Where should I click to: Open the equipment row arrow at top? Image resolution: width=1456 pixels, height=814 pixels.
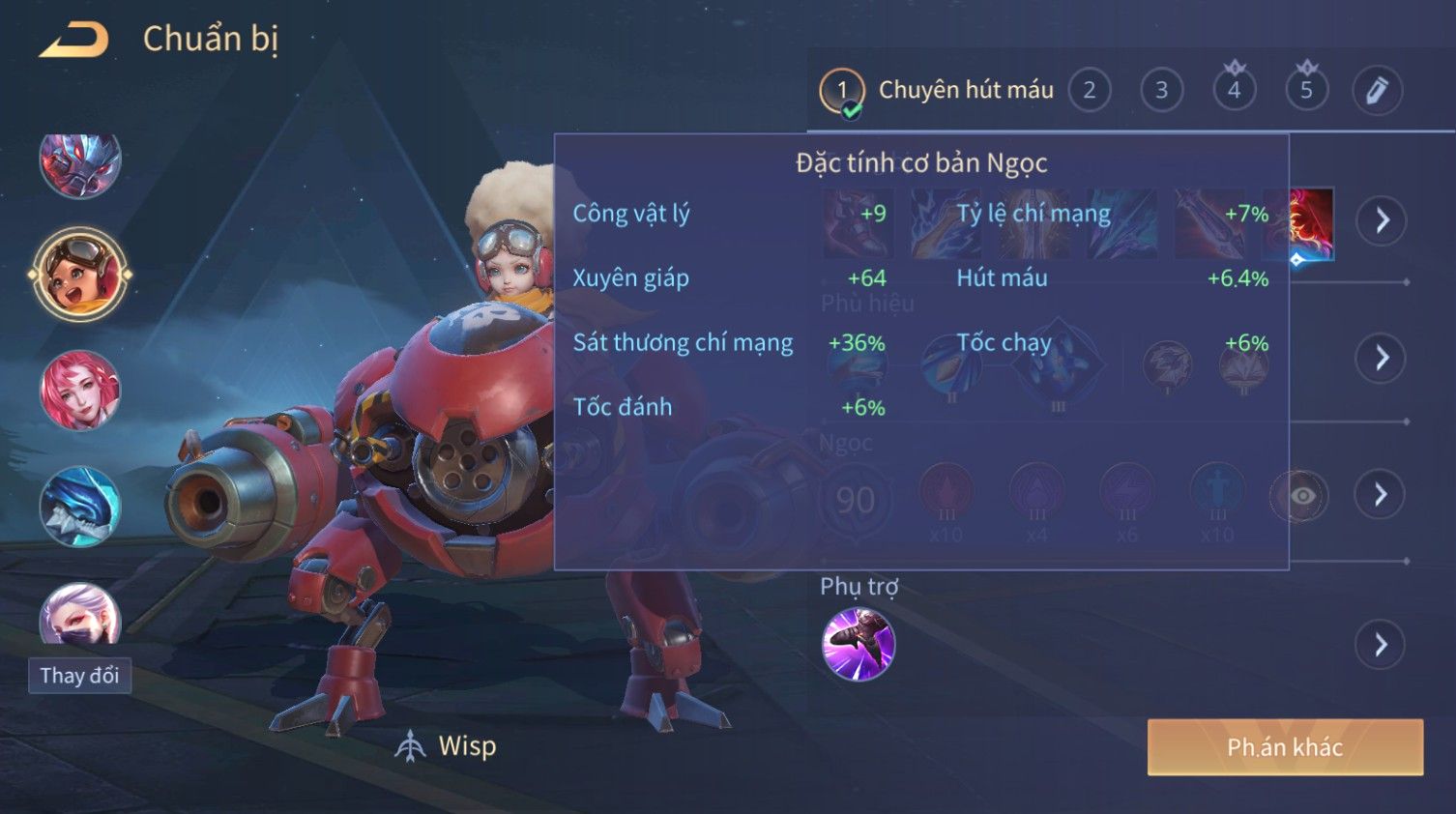(x=1381, y=220)
